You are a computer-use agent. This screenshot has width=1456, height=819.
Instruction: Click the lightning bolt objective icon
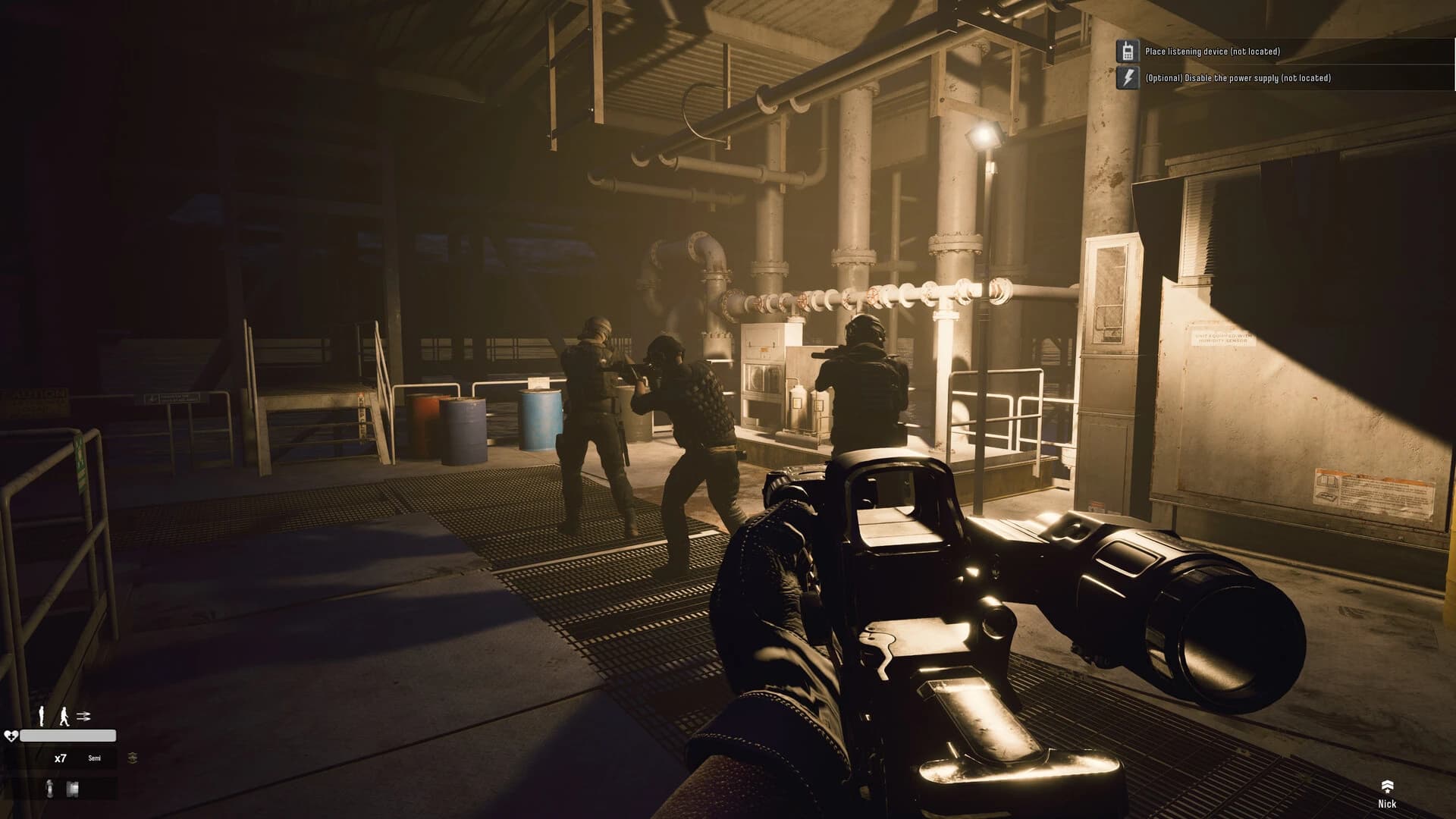tap(1128, 78)
